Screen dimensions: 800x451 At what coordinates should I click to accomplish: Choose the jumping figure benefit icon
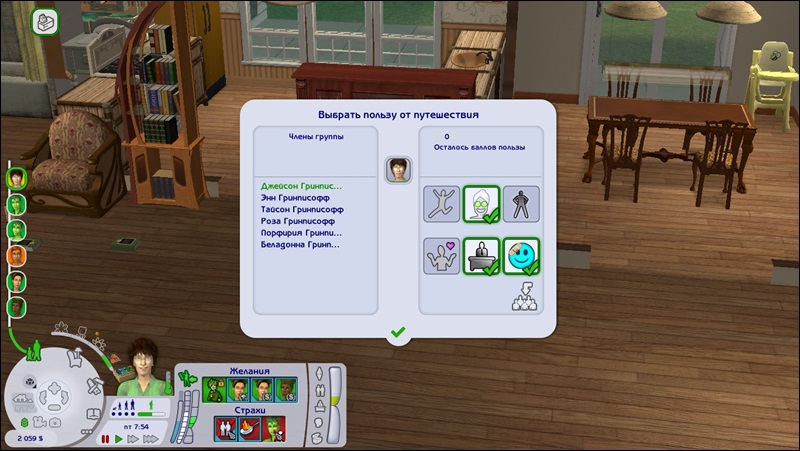[x=441, y=203]
